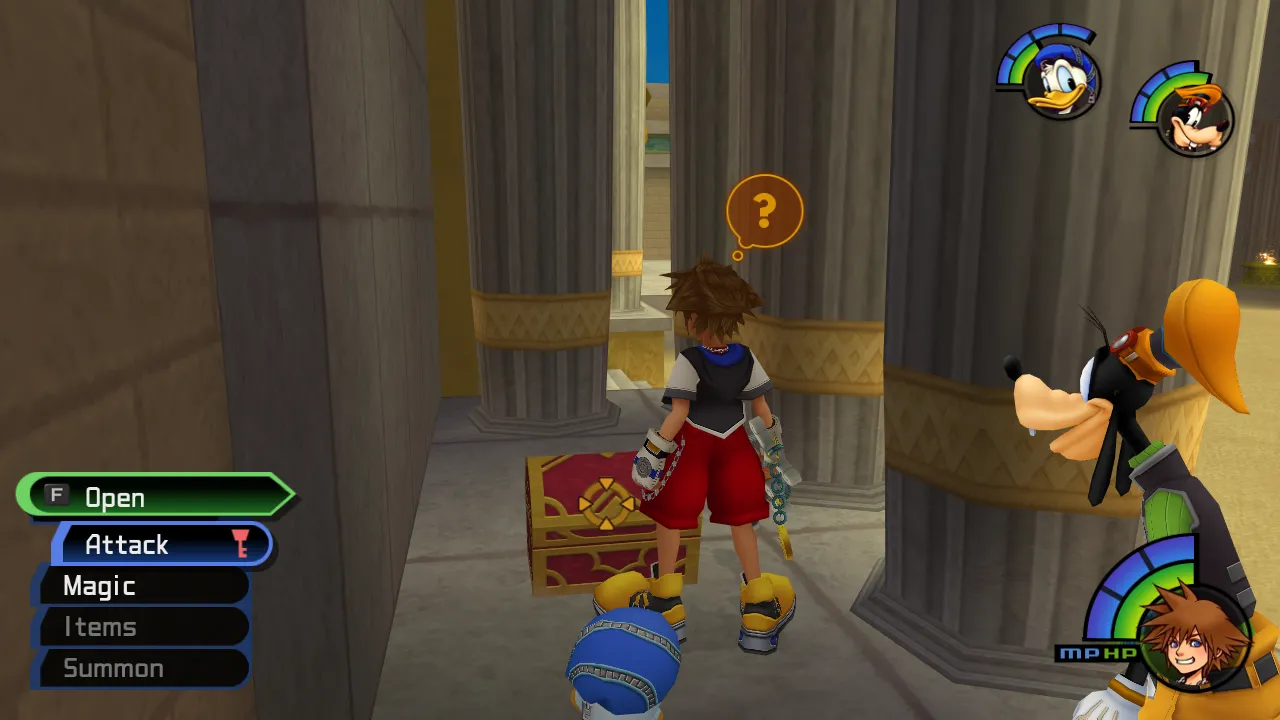Open the Magic menu entry
The image size is (1280, 720).
point(100,586)
